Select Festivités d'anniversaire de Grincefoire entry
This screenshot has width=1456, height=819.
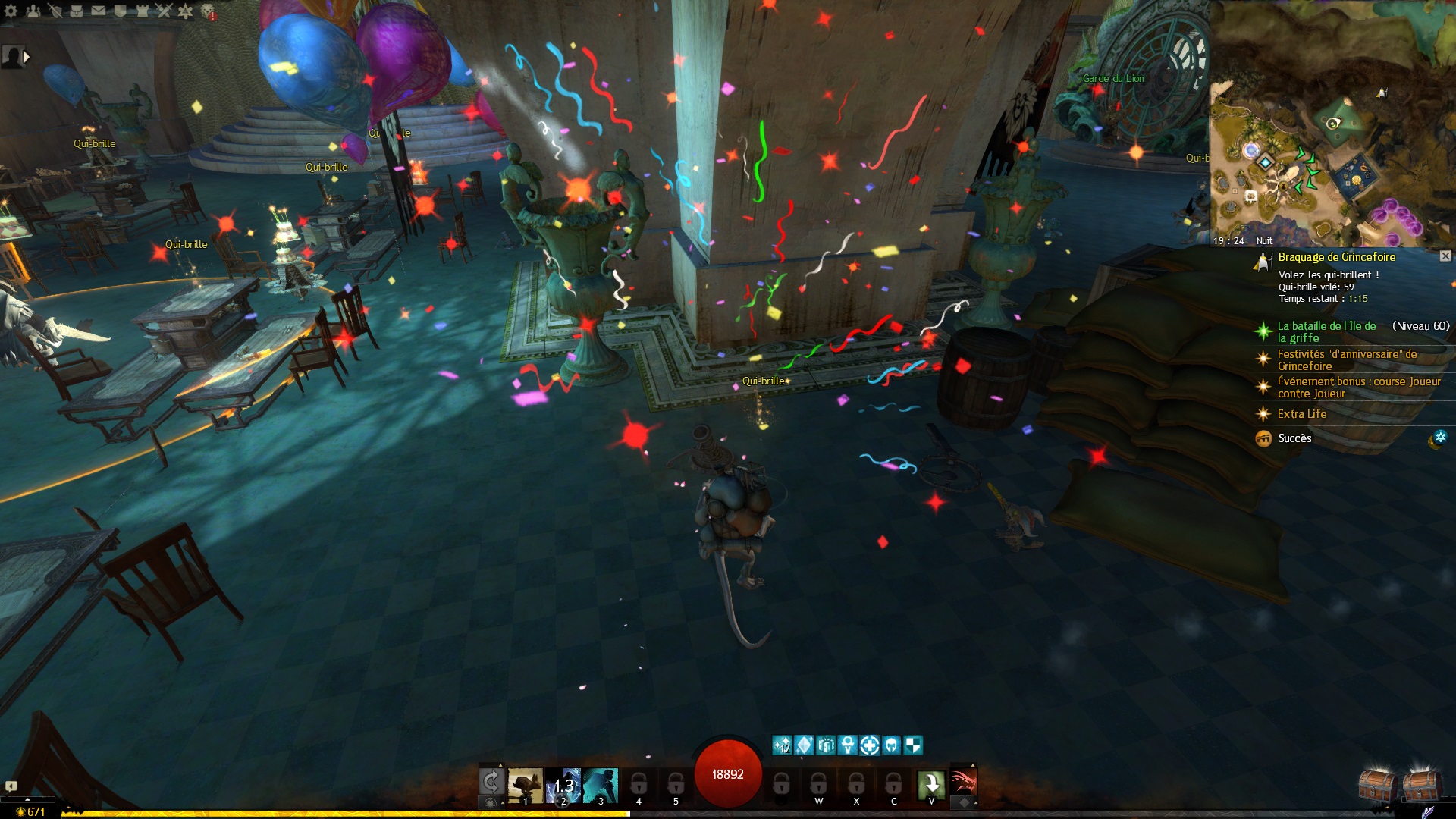[x=1346, y=359]
